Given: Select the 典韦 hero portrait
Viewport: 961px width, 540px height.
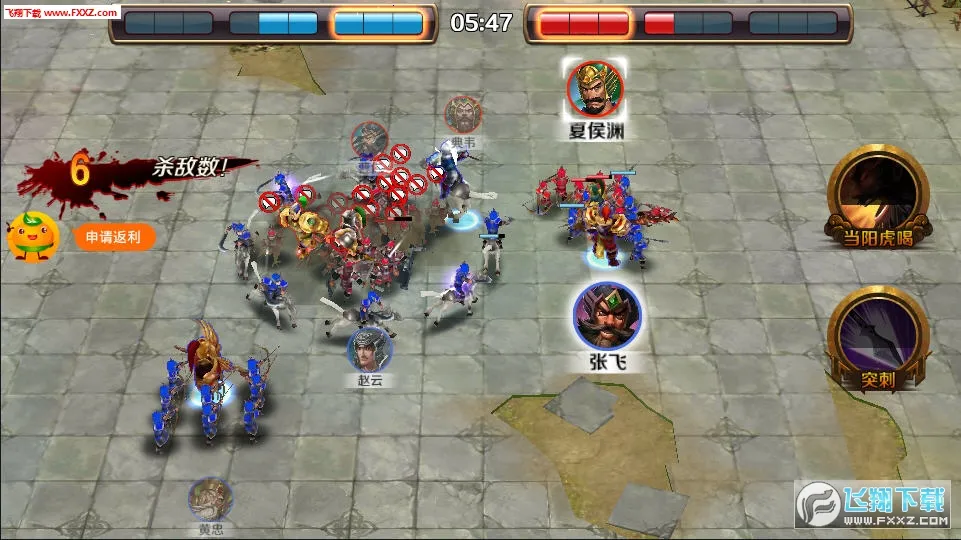Looking at the screenshot, I should click(x=463, y=115).
